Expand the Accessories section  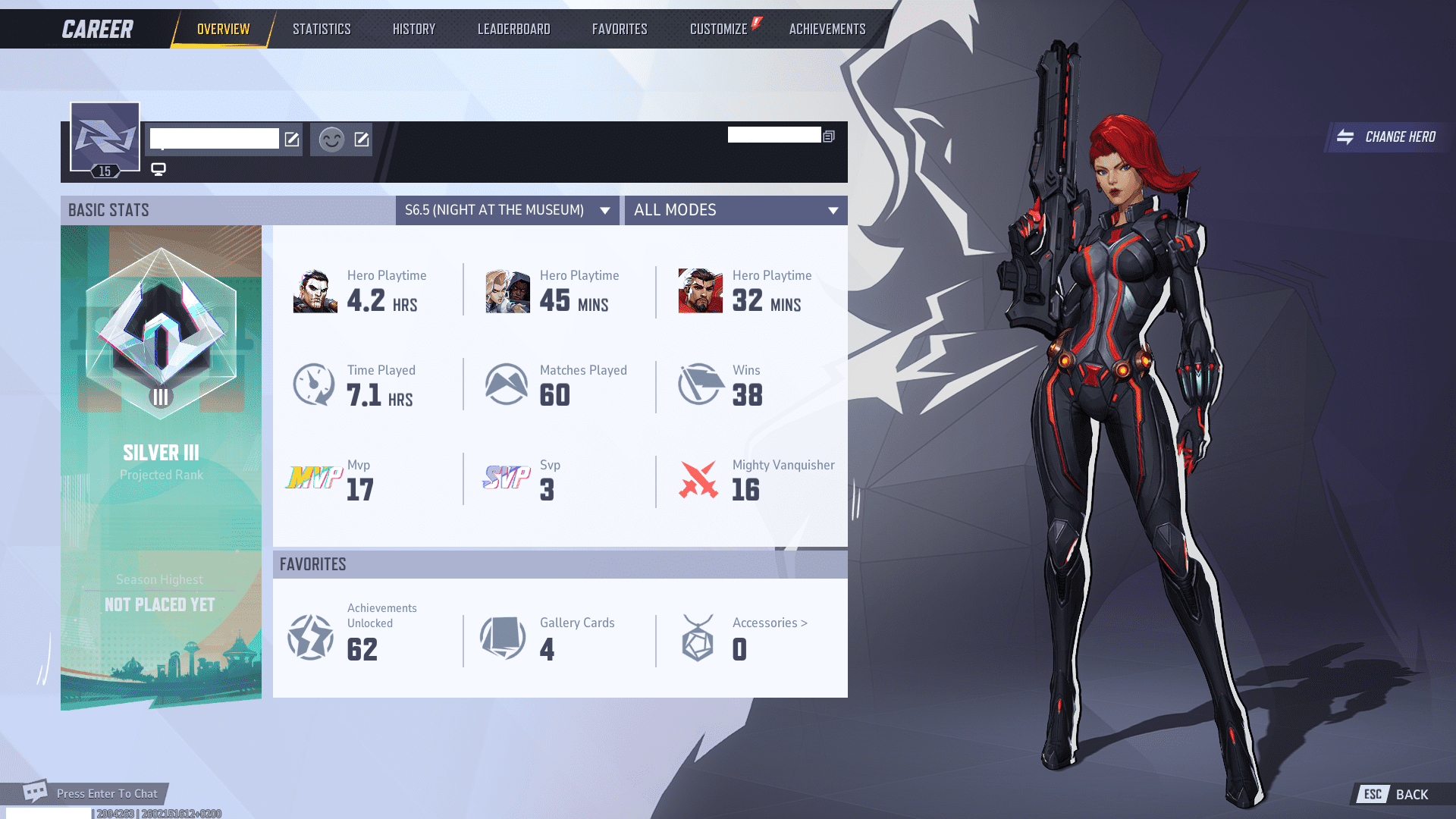(770, 623)
